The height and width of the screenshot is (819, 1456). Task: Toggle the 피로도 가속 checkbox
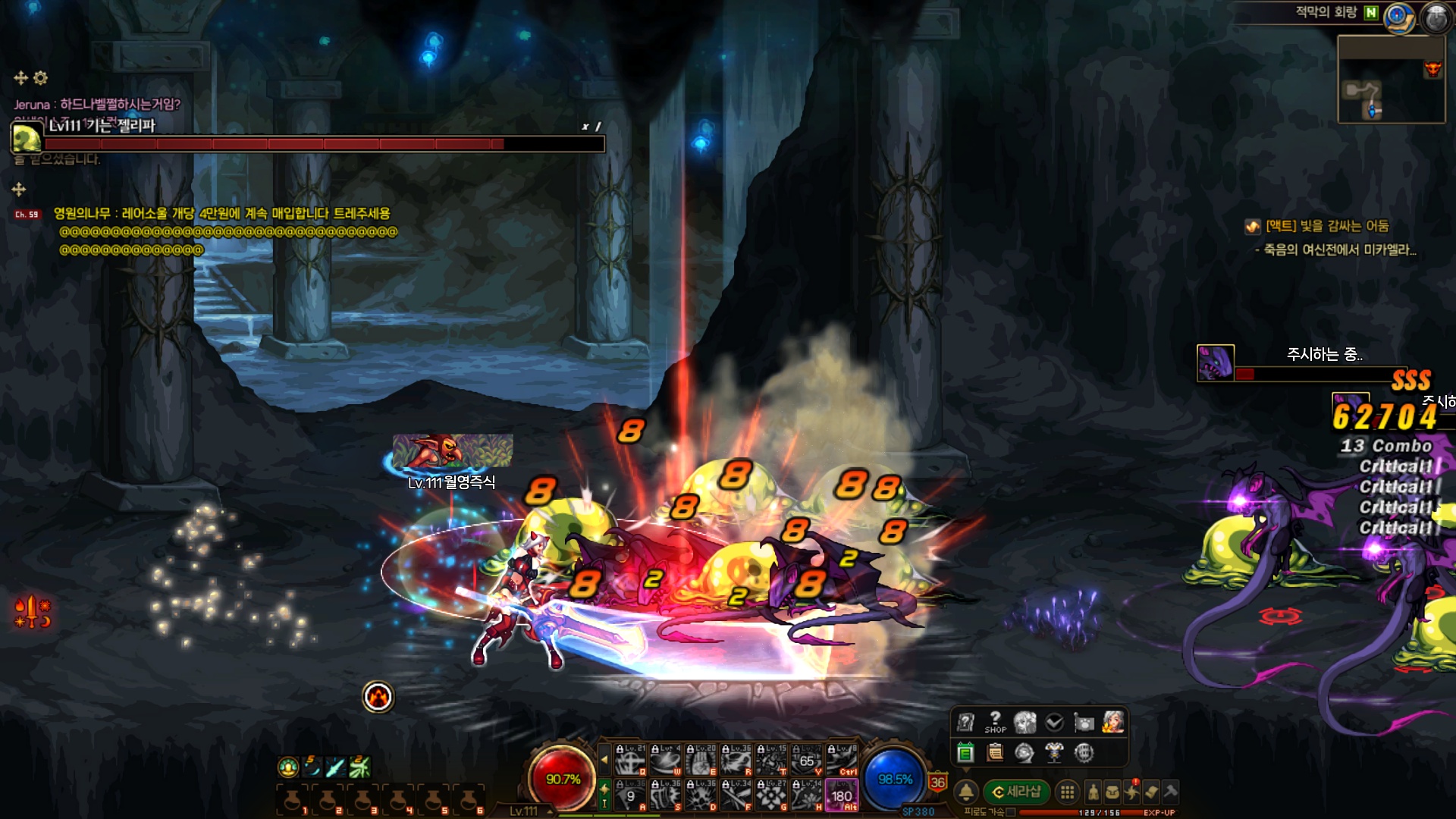coord(1011,812)
